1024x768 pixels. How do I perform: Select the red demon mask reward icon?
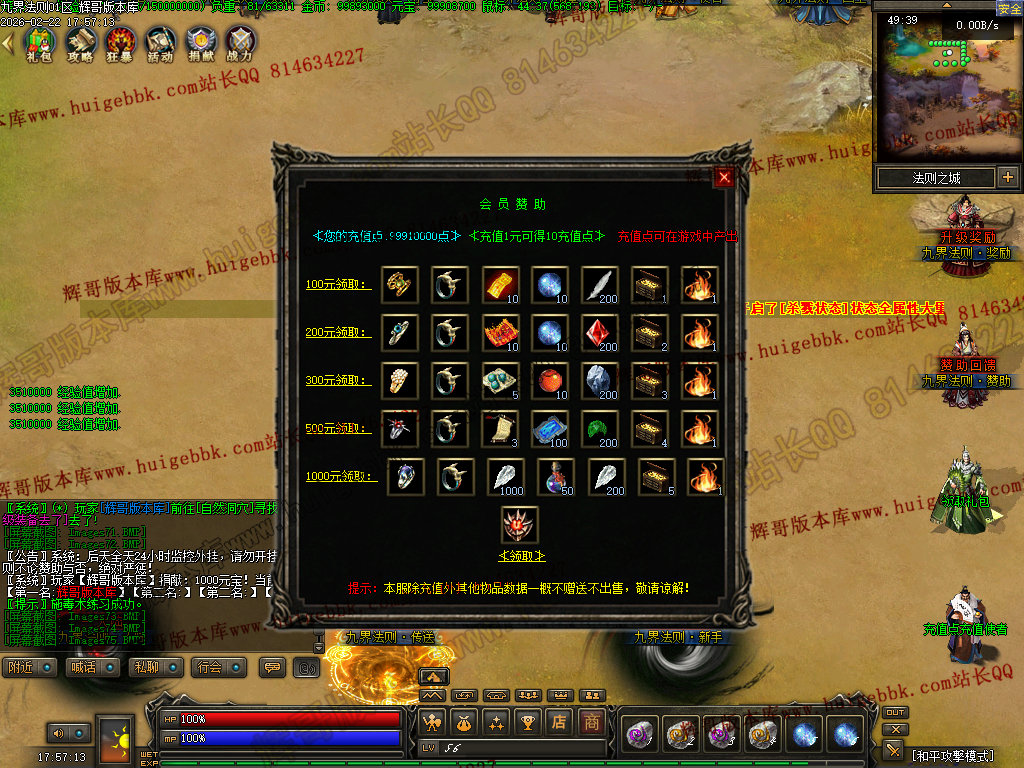pyautogui.click(x=520, y=525)
